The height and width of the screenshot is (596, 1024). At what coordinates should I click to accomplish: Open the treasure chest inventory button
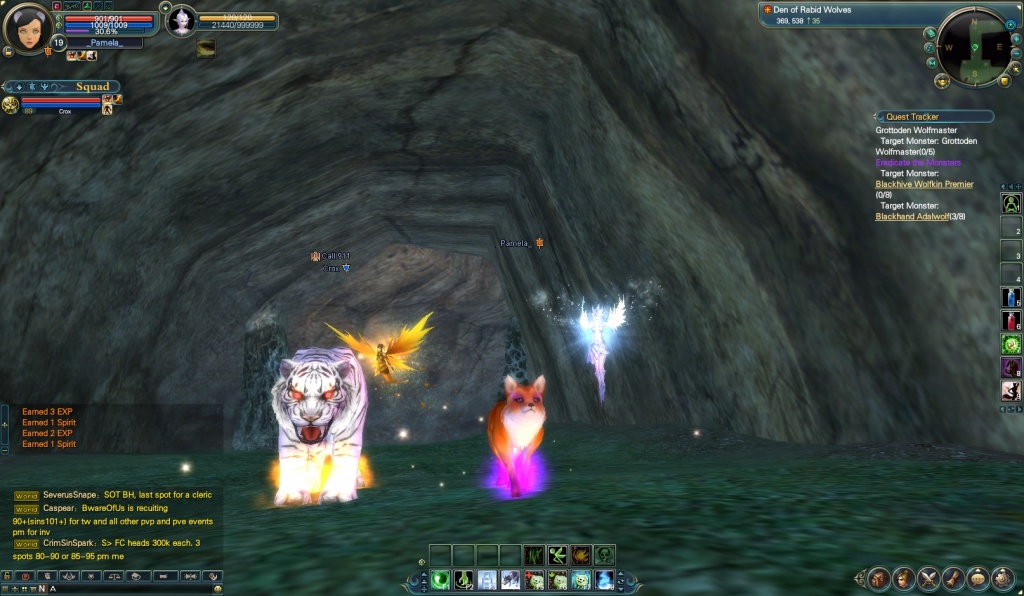(x=879, y=578)
